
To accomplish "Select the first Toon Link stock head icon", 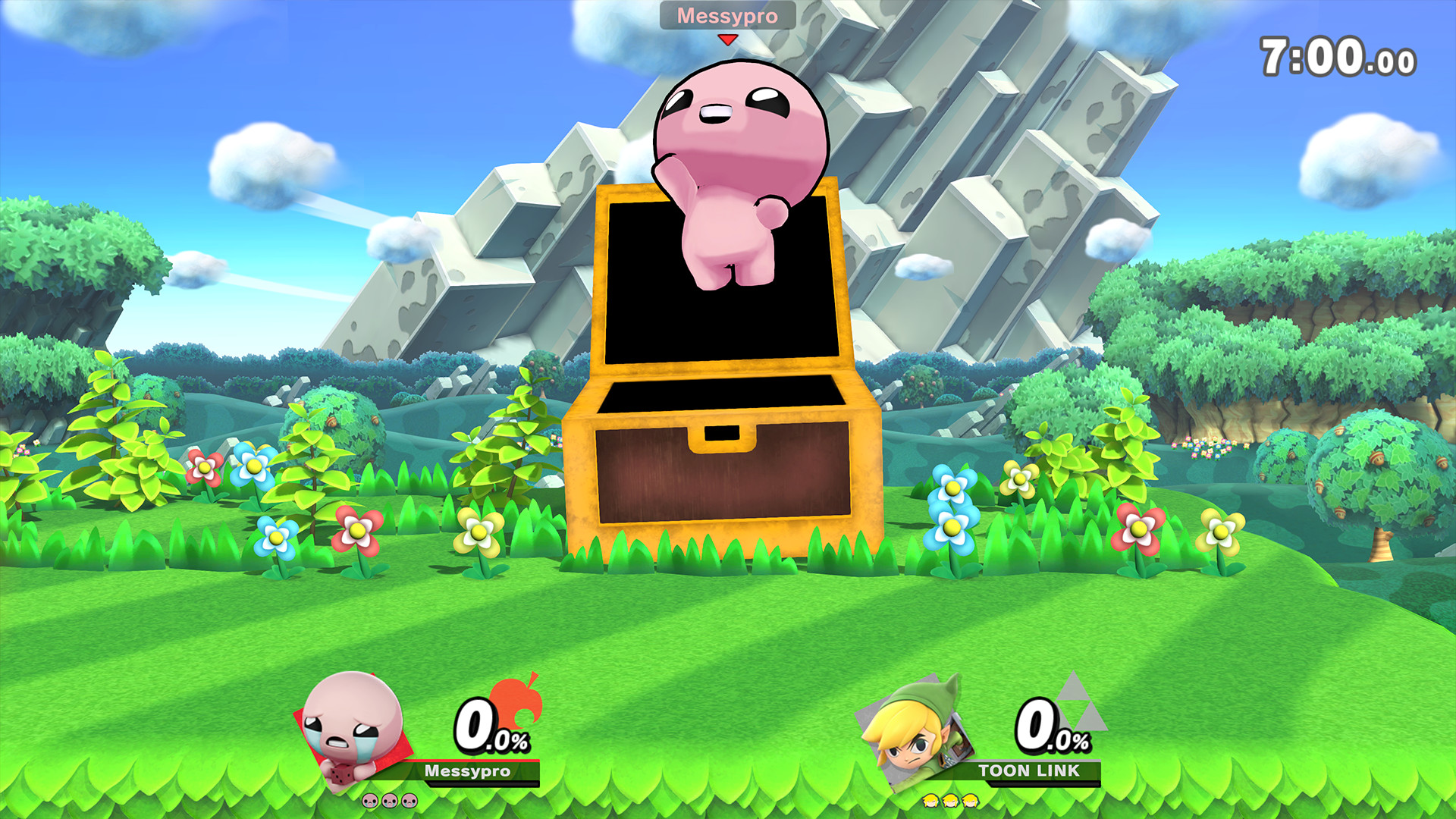I will (931, 802).
